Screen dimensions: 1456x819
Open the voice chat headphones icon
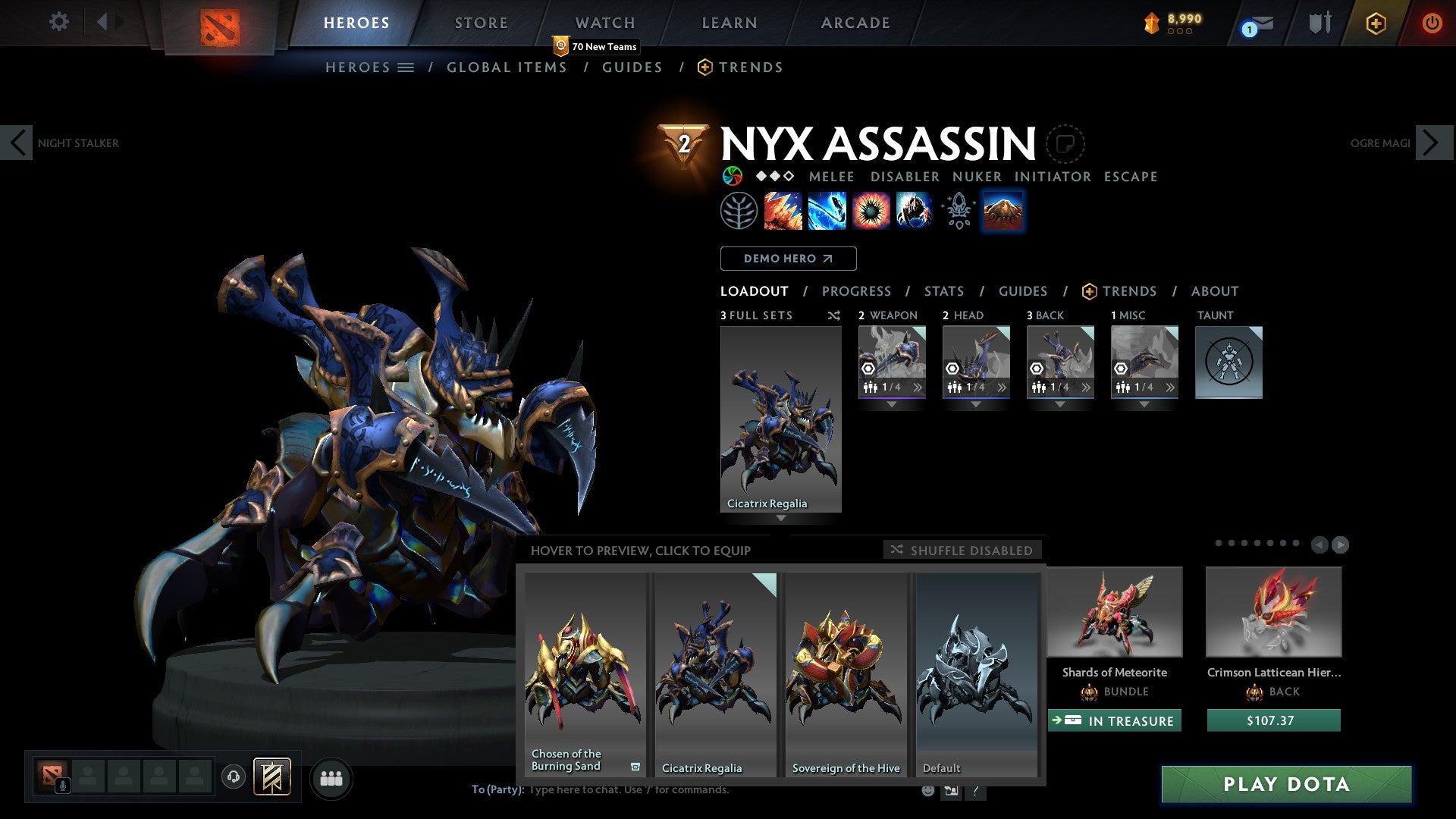click(x=234, y=777)
